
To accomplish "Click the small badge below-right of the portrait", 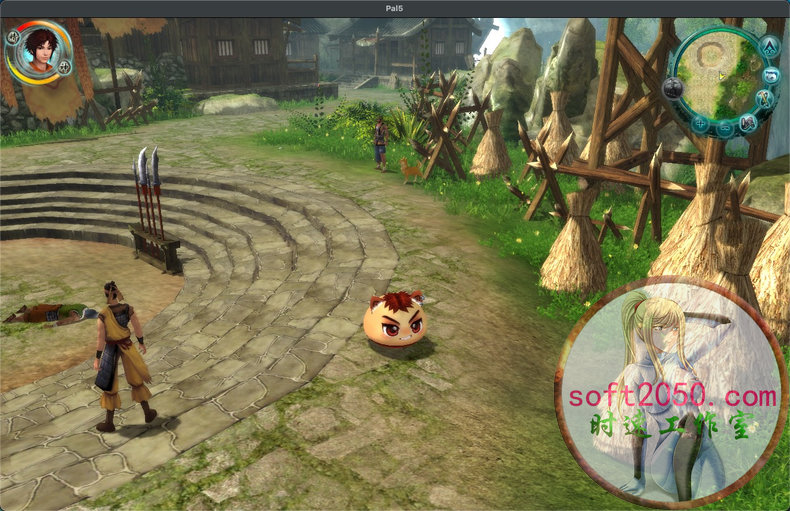I will click(x=64, y=68).
